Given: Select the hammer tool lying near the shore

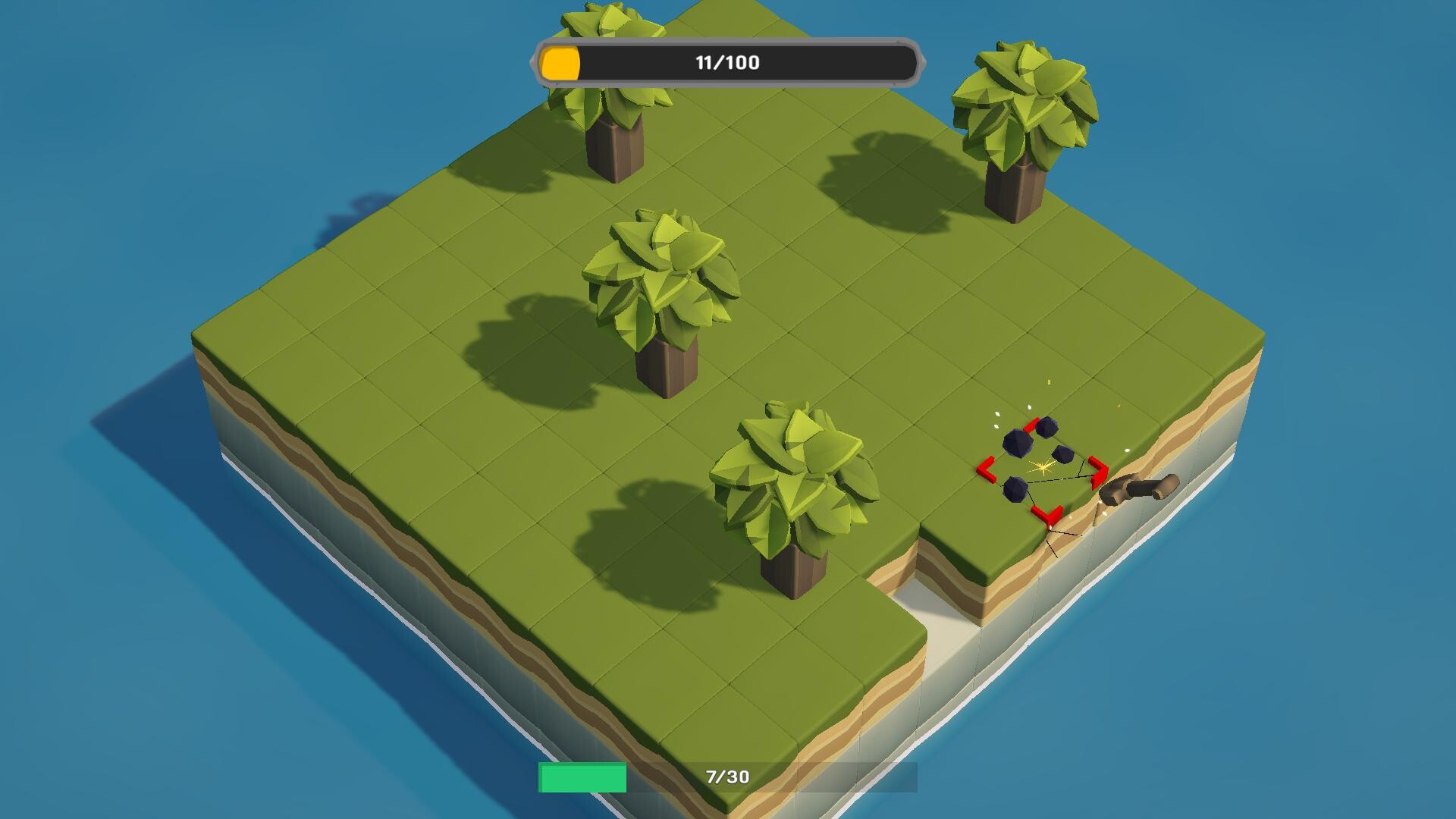Looking at the screenshot, I should click(1137, 488).
